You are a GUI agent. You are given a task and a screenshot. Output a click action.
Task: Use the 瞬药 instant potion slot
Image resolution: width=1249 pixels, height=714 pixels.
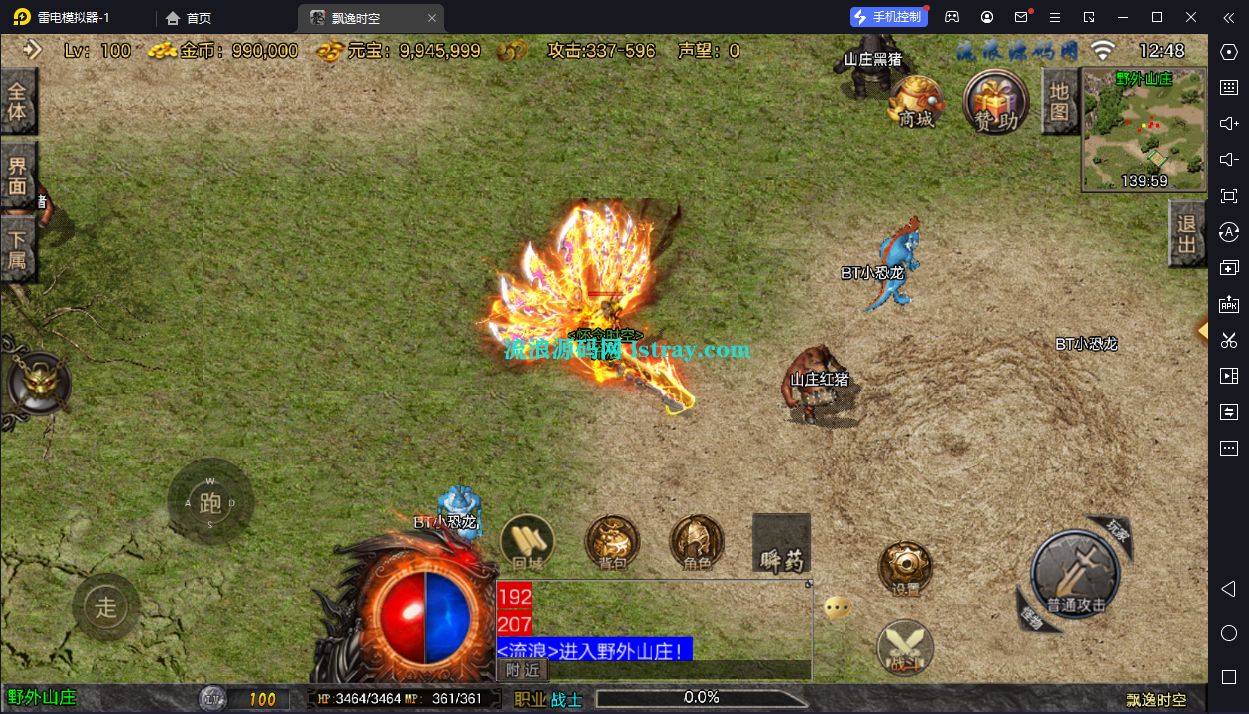pyautogui.click(x=781, y=544)
